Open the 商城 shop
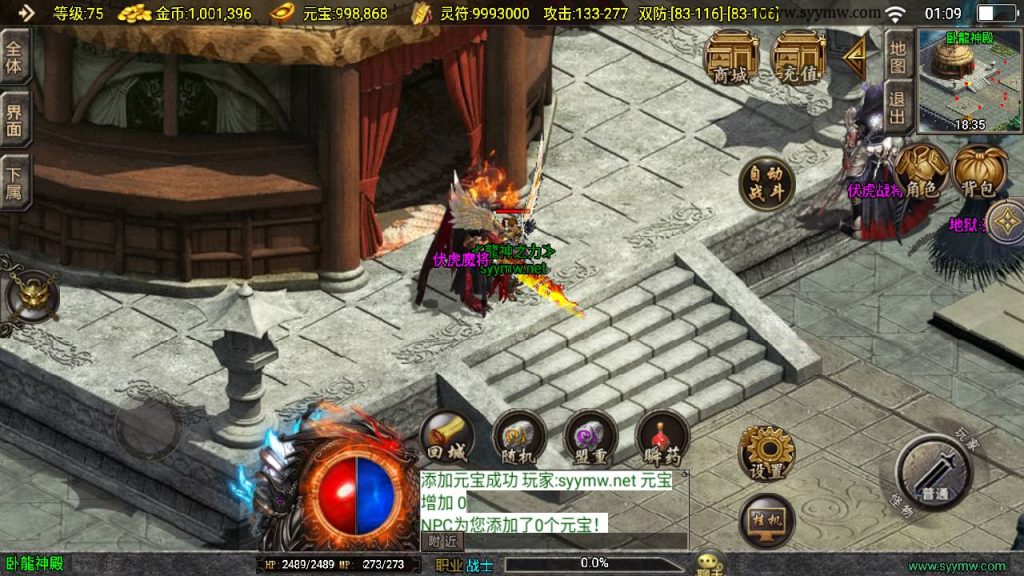The width and height of the screenshot is (1024, 576). point(729,56)
